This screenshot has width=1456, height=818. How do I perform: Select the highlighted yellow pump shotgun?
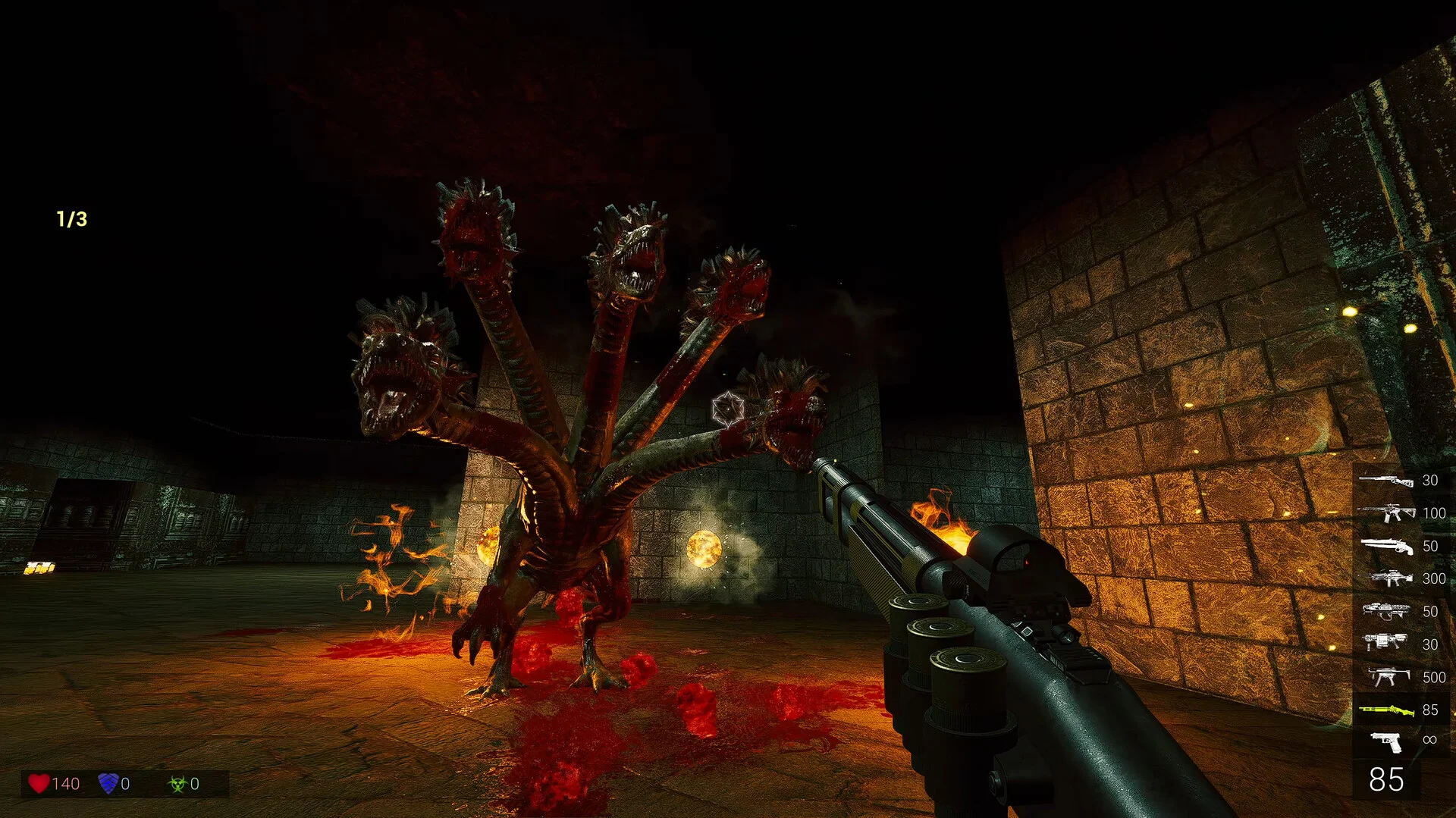(x=1385, y=710)
